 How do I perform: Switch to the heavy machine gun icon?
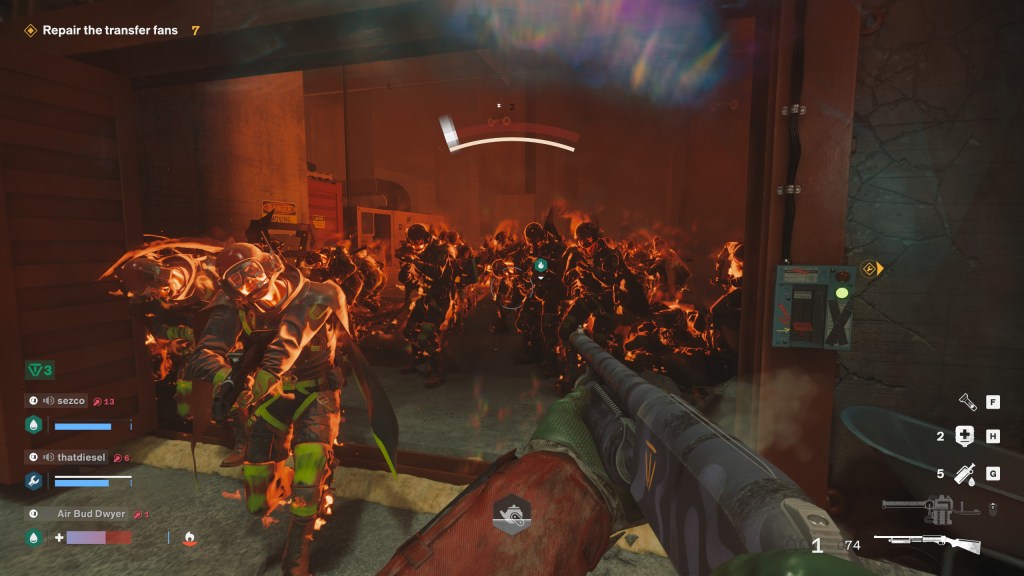928,509
